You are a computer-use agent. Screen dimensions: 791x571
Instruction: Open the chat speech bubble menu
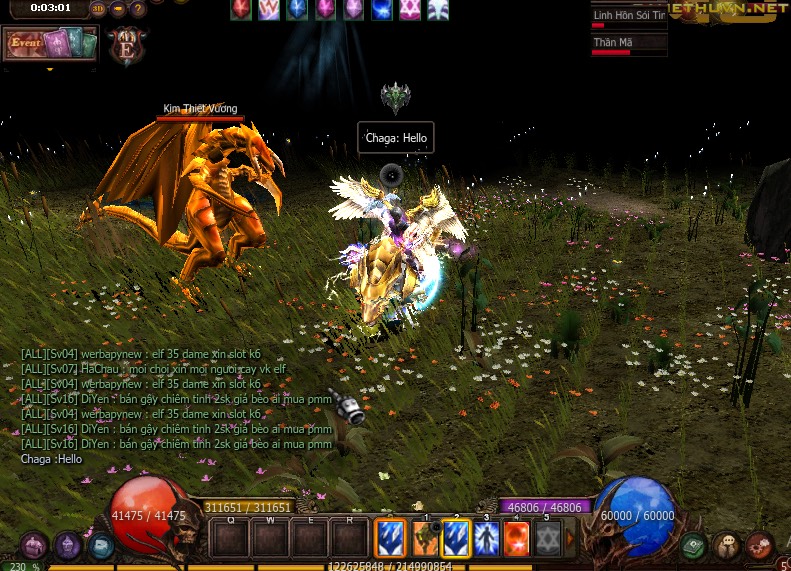click(727, 546)
